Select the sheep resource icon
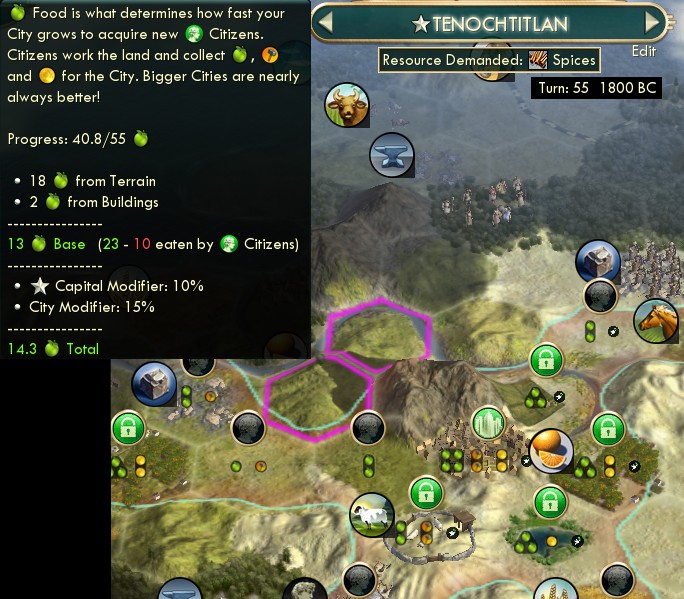The width and height of the screenshot is (684, 599). pyautogui.click(x=371, y=516)
